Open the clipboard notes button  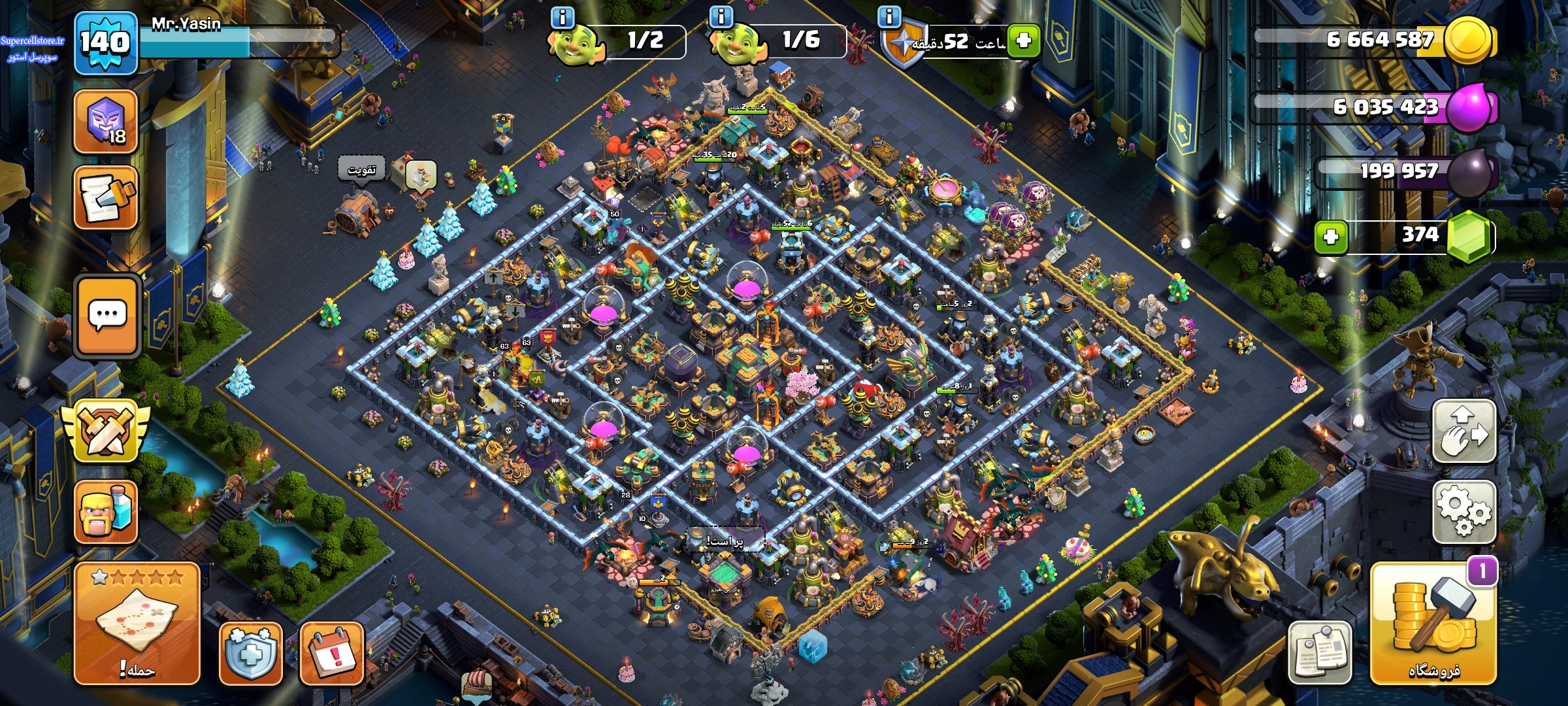pyautogui.click(x=1320, y=652)
